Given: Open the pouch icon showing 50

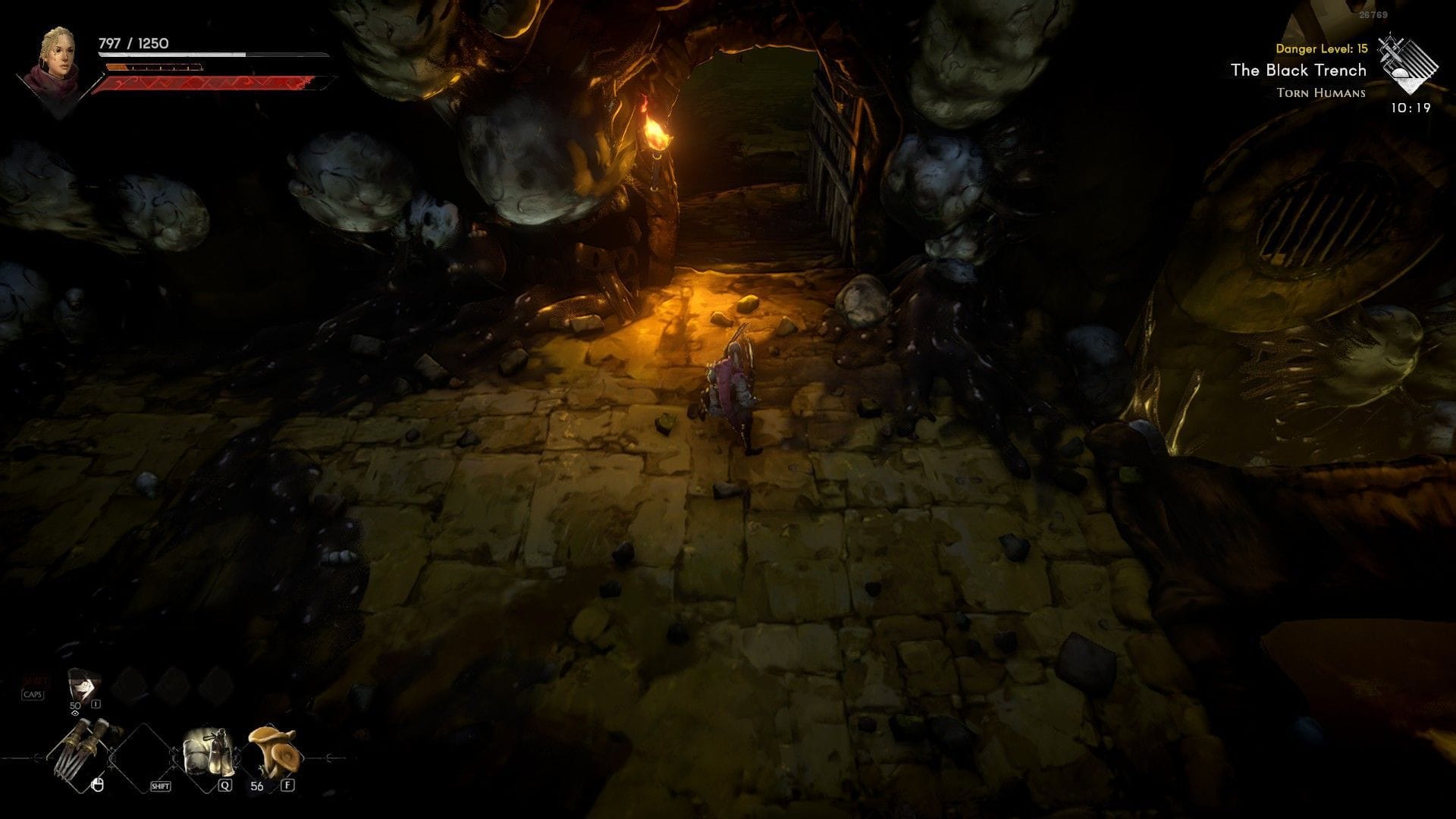Looking at the screenshot, I should tap(83, 686).
